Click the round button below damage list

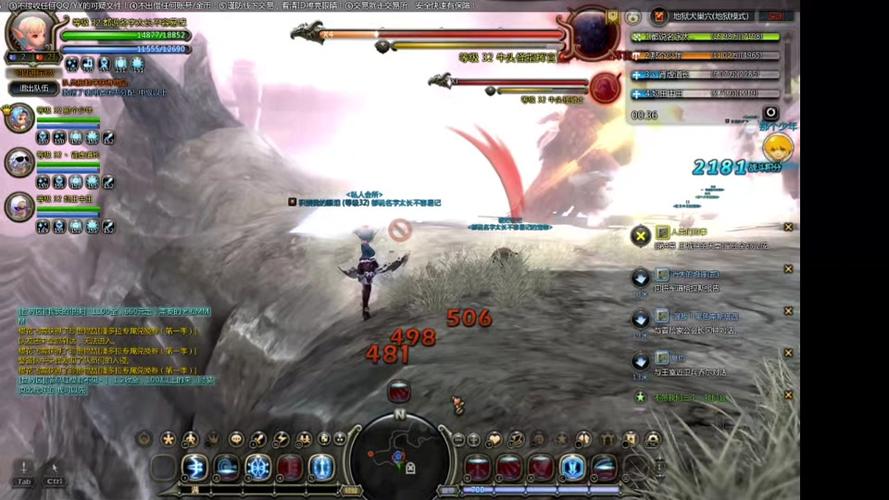770,114
